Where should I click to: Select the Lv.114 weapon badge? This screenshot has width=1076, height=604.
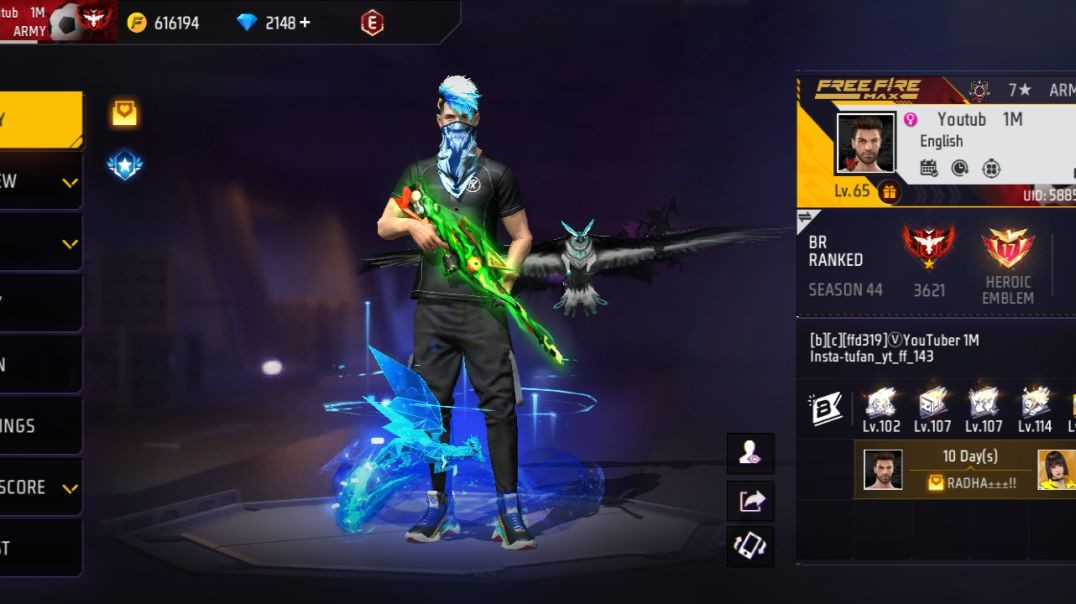[1034, 403]
